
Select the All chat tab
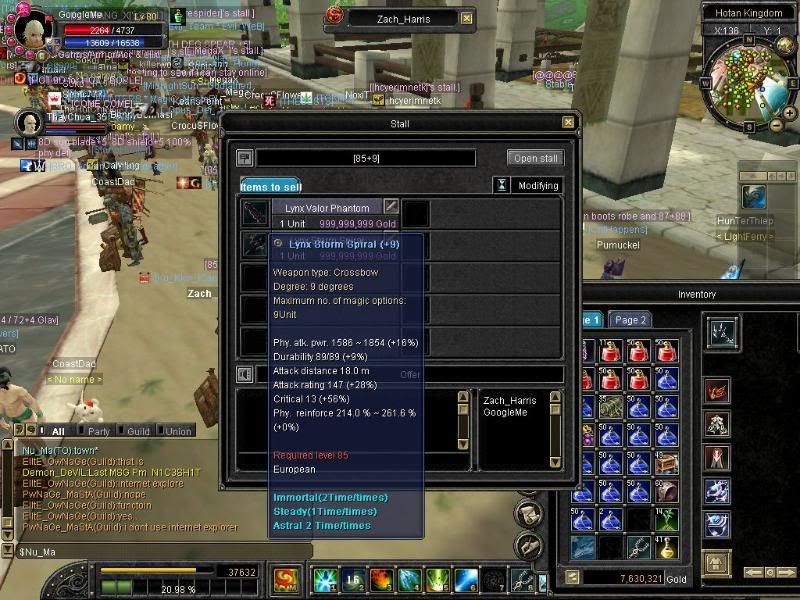[58, 432]
